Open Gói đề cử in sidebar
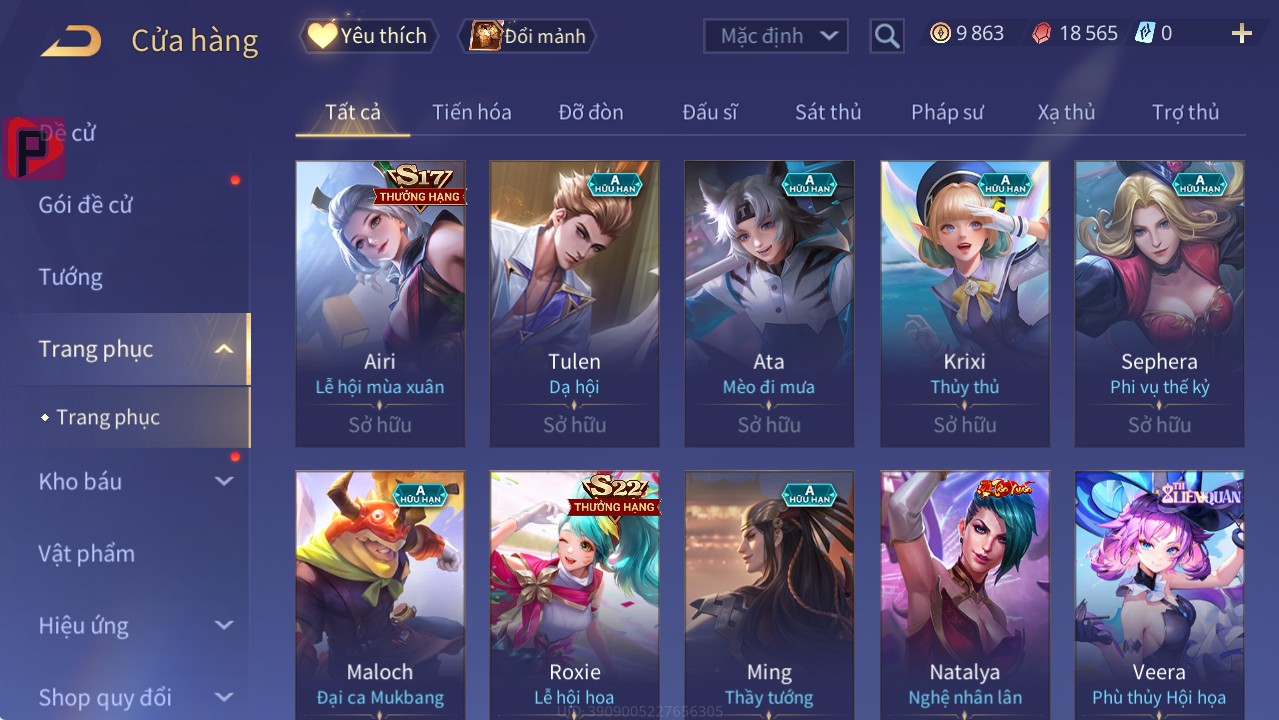 tap(86, 205)
